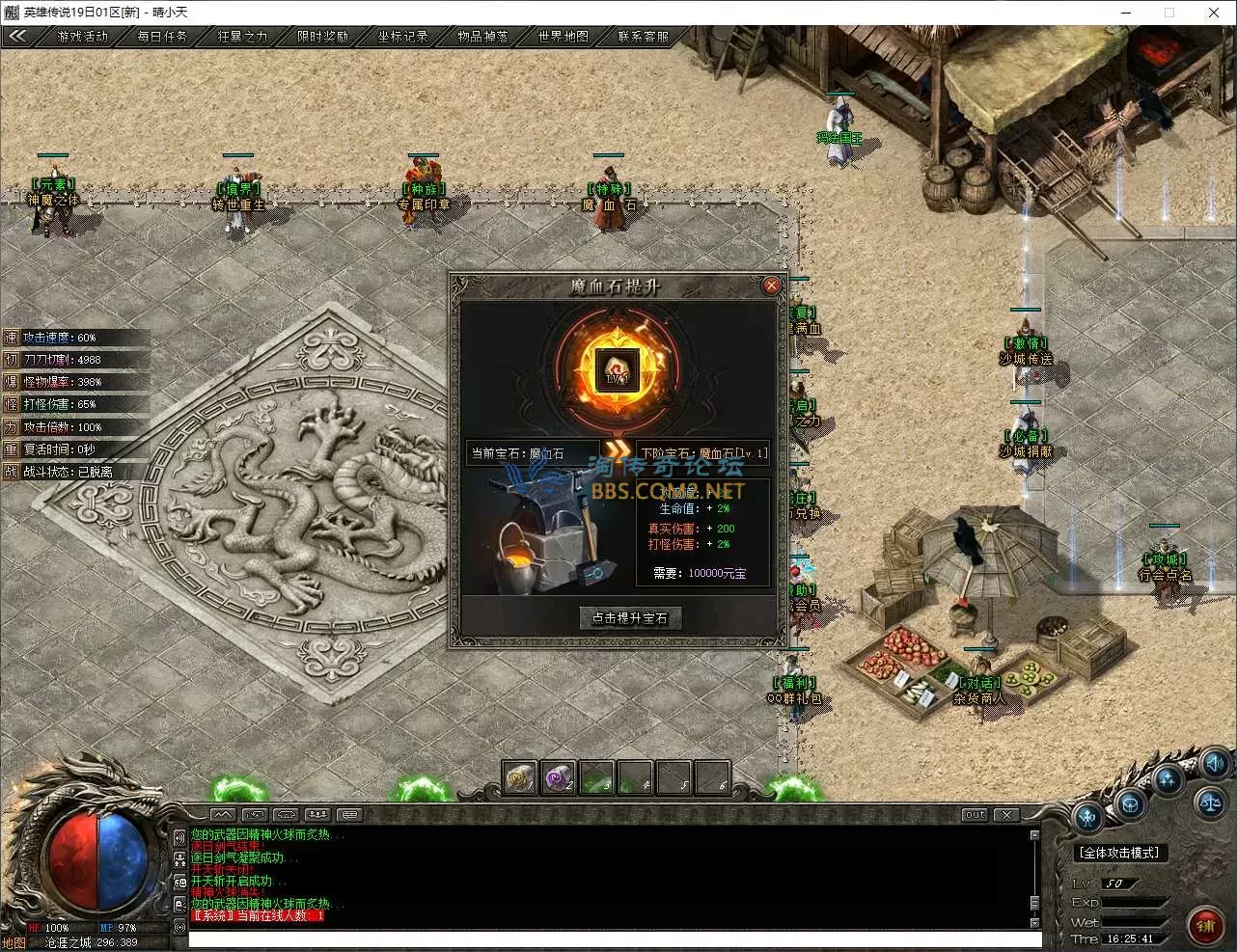Open the 坐标记录 coordinate record menu
The height and width of the screenshot is (952, 1237).
pyautogui.click(x=402, y=37)
